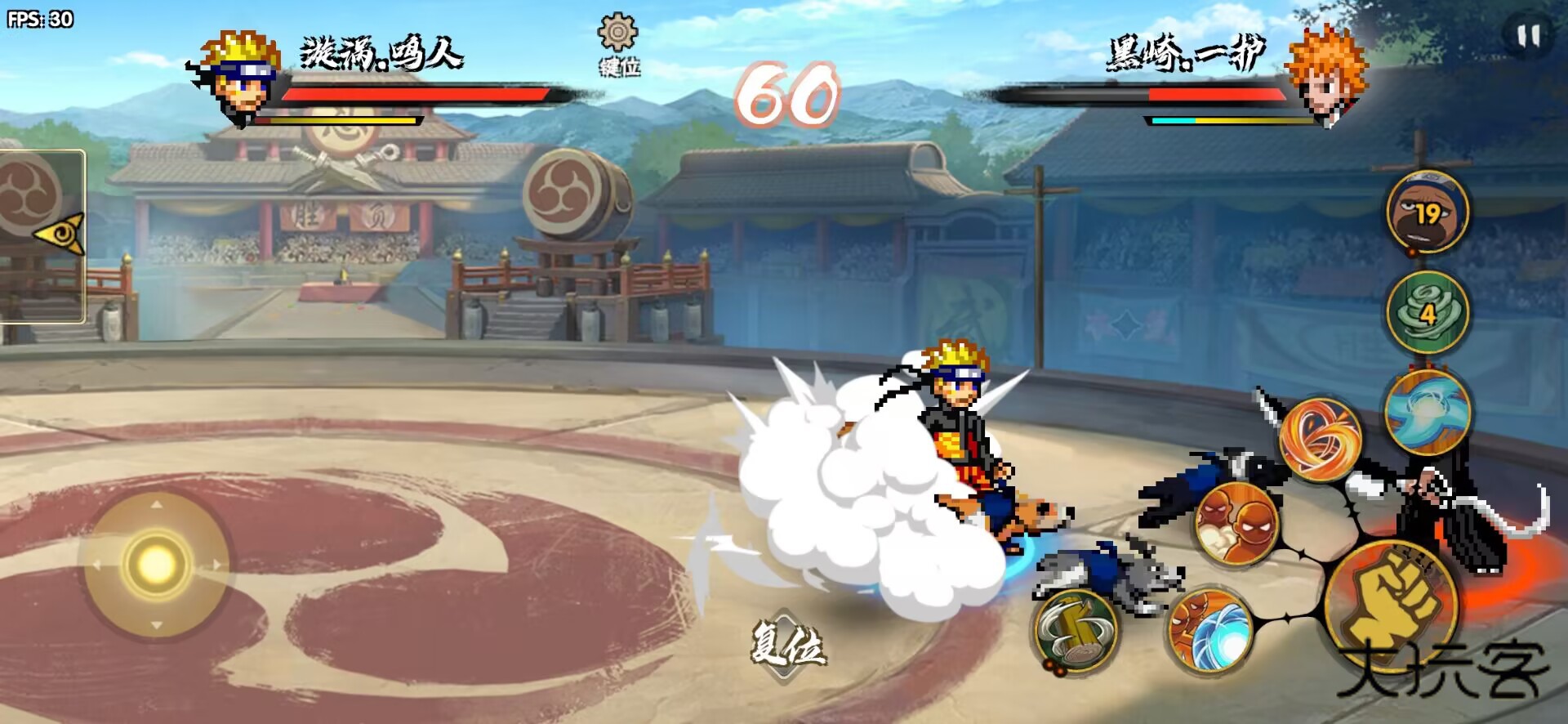Activate the blue vortex skill
This screenshot has width=1568, height=724.
(1428, 411)
